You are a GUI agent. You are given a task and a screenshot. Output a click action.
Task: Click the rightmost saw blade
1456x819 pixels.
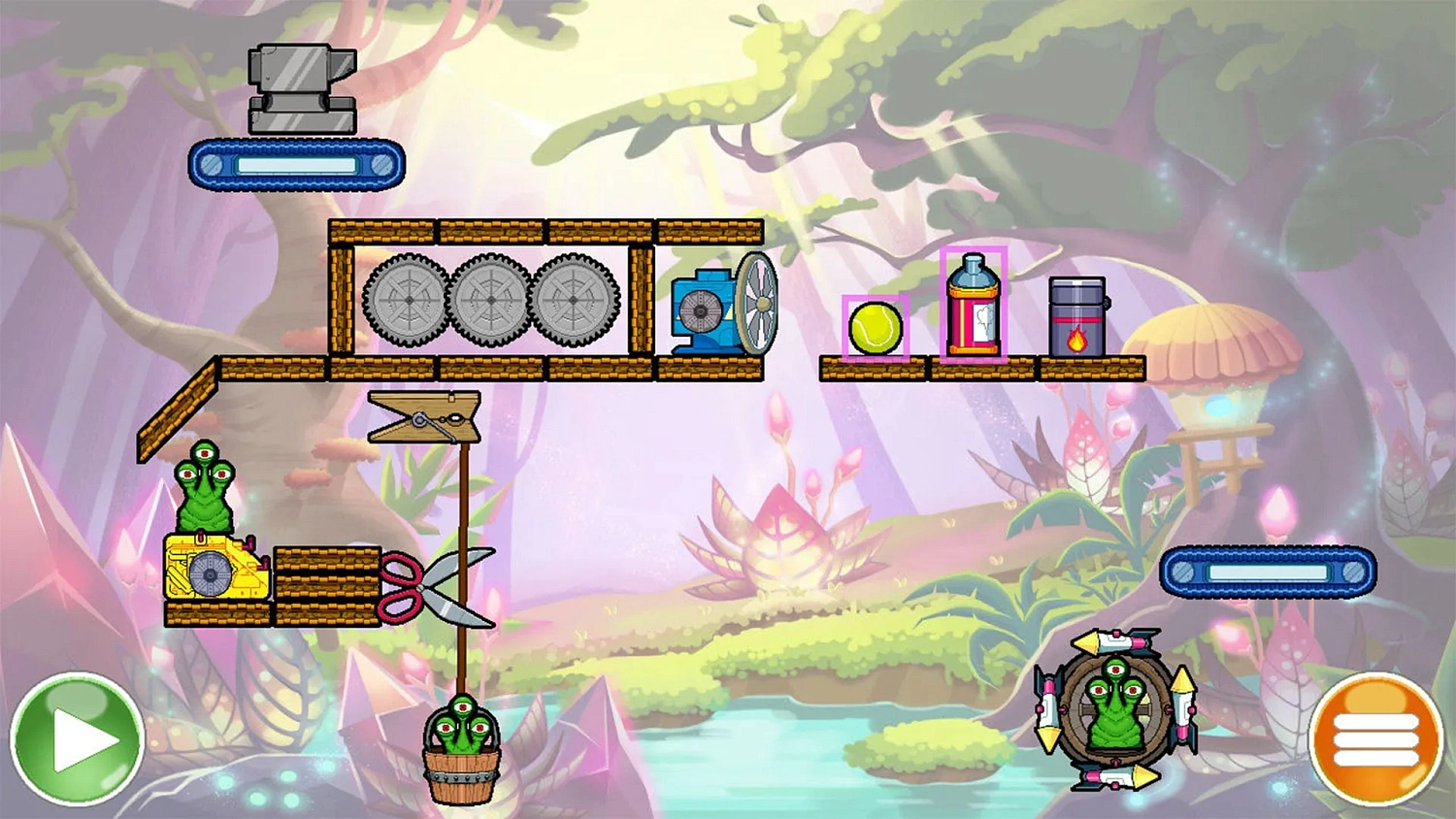pos(575,301)
